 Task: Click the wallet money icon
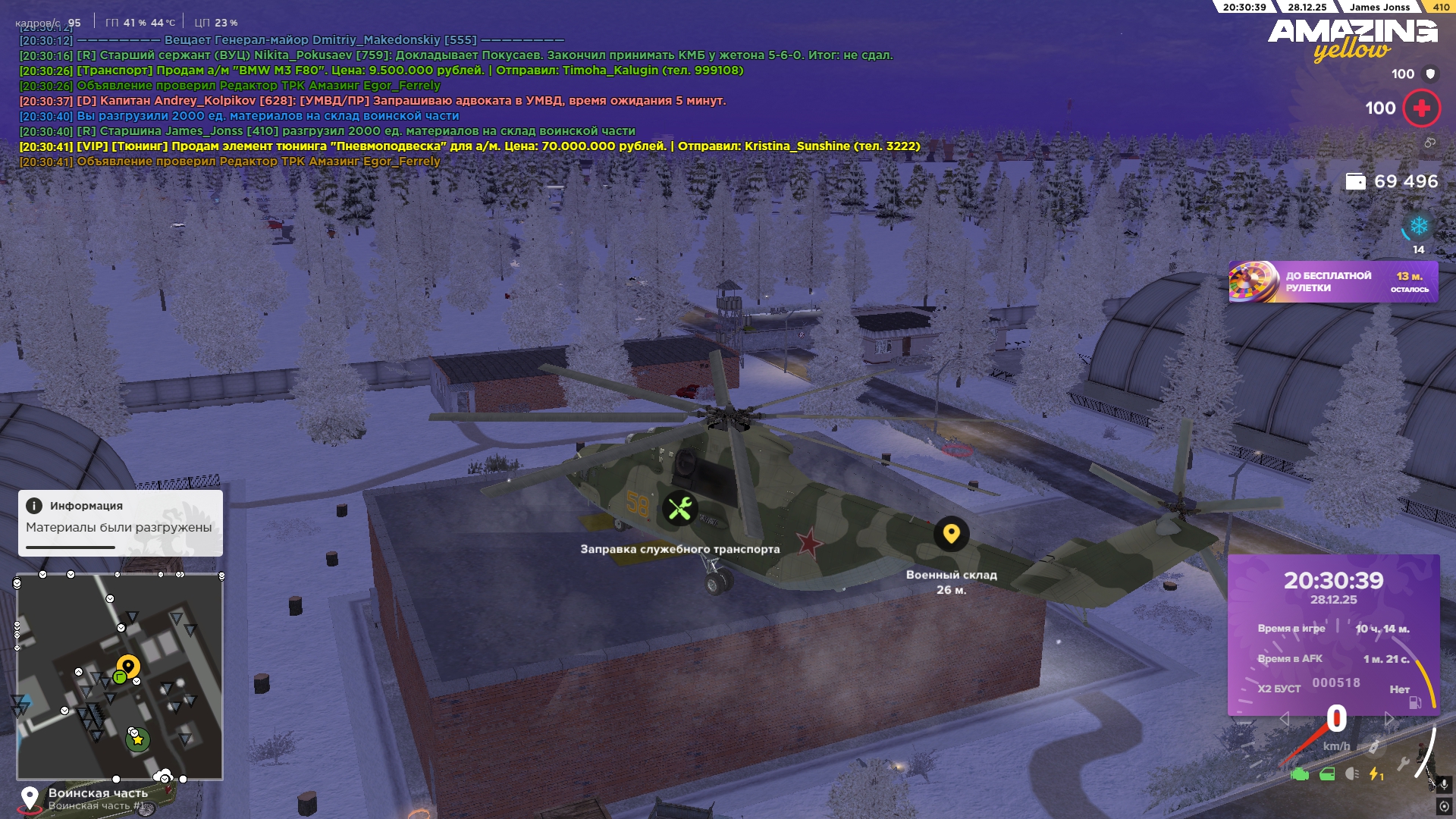[1355, 181]
